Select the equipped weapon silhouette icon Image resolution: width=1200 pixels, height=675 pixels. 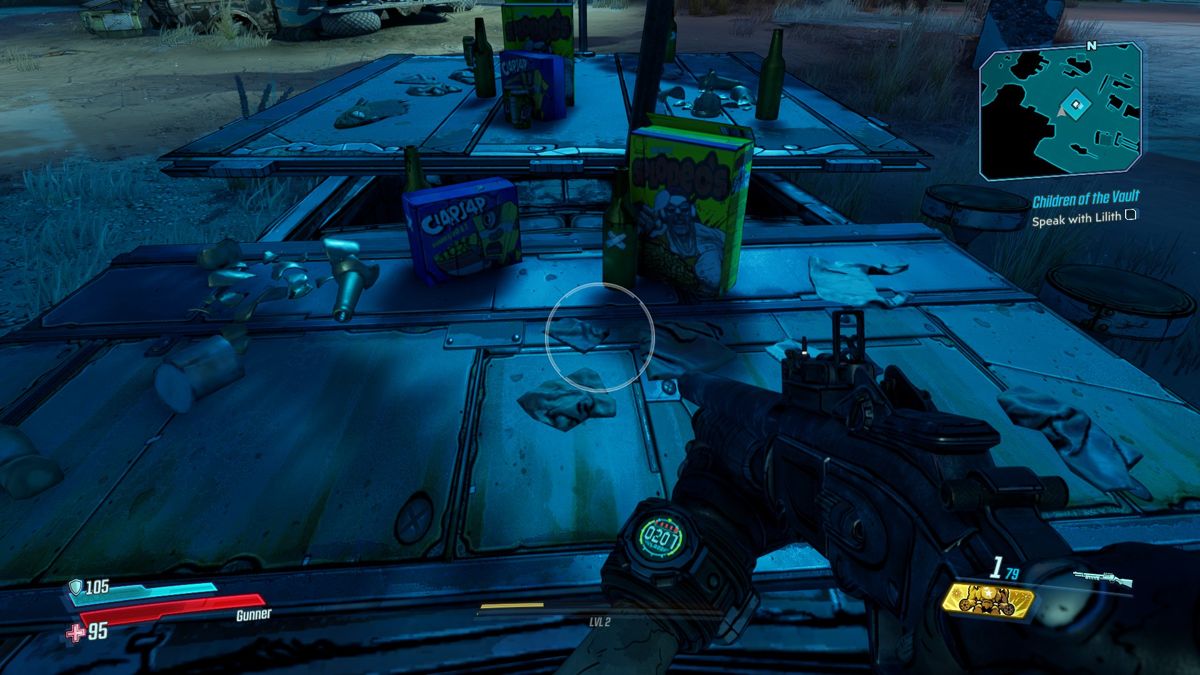pyautogui.click(x=1103, y=579)
